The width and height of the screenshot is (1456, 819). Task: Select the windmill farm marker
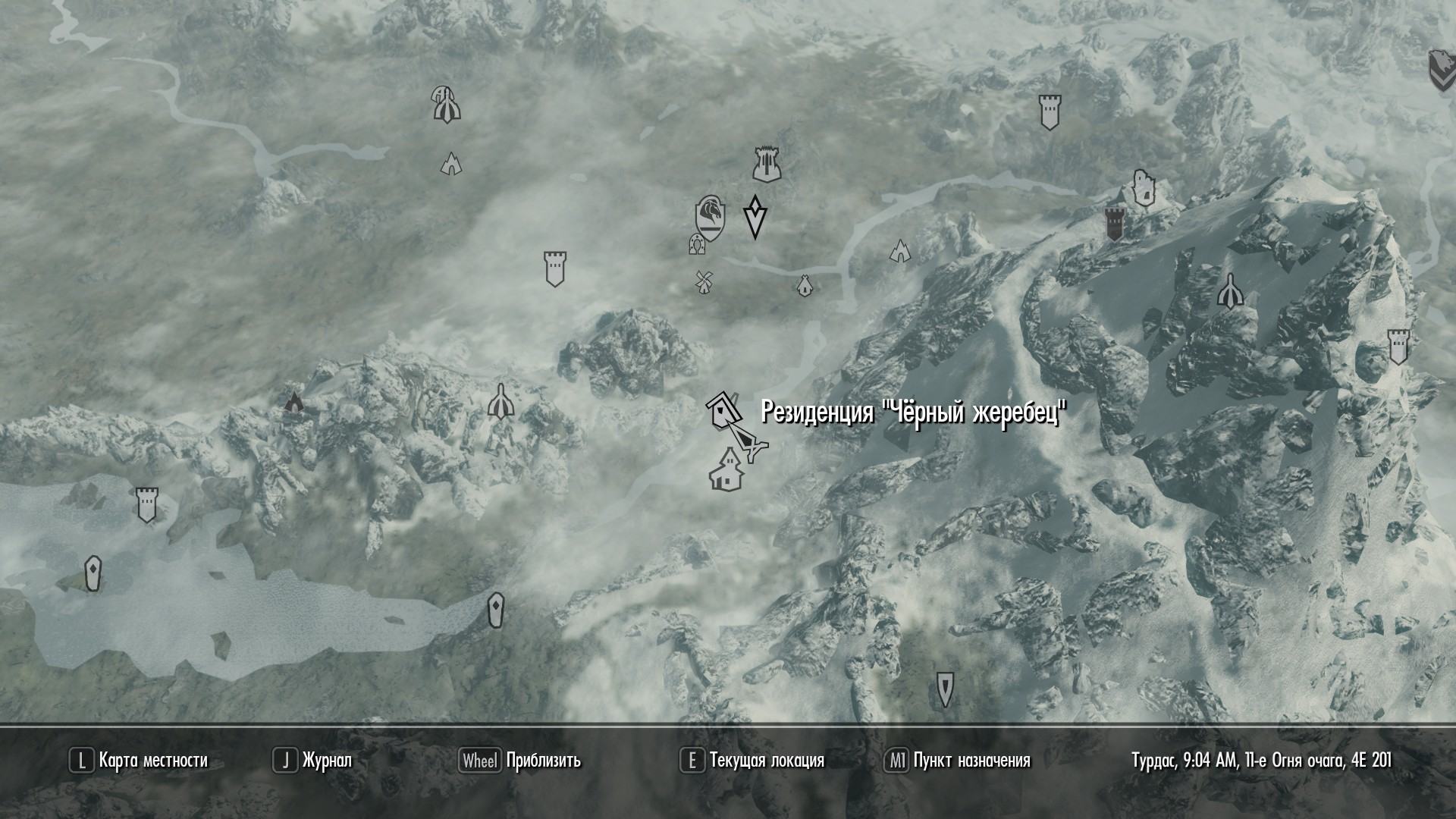pos(703,281)
